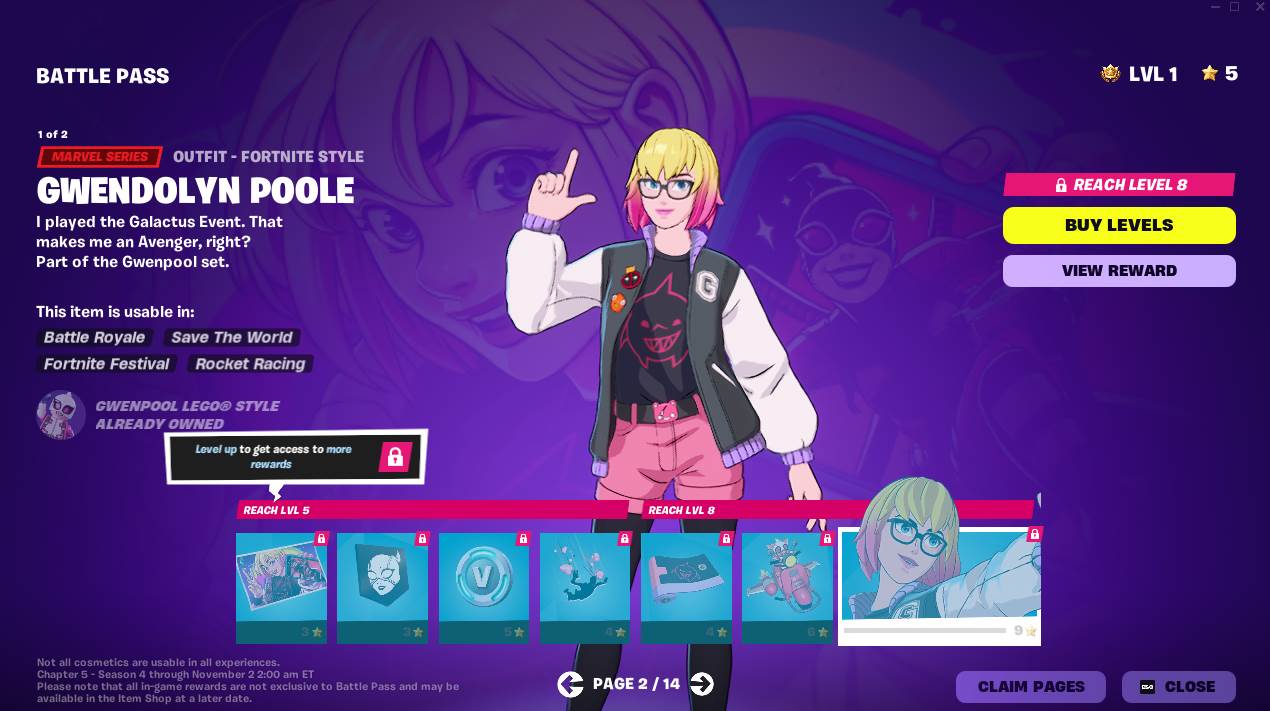Choose the Gwenpool LEGO style icon
Screen dimensions: 1270x711
tap(61, 415)
